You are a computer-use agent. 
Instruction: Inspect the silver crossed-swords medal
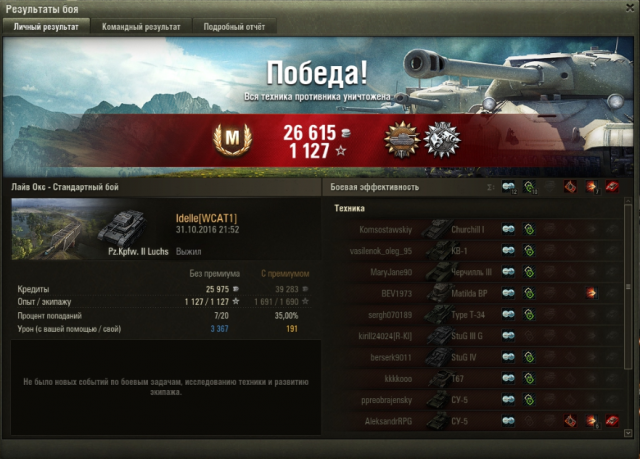[440, 139]
